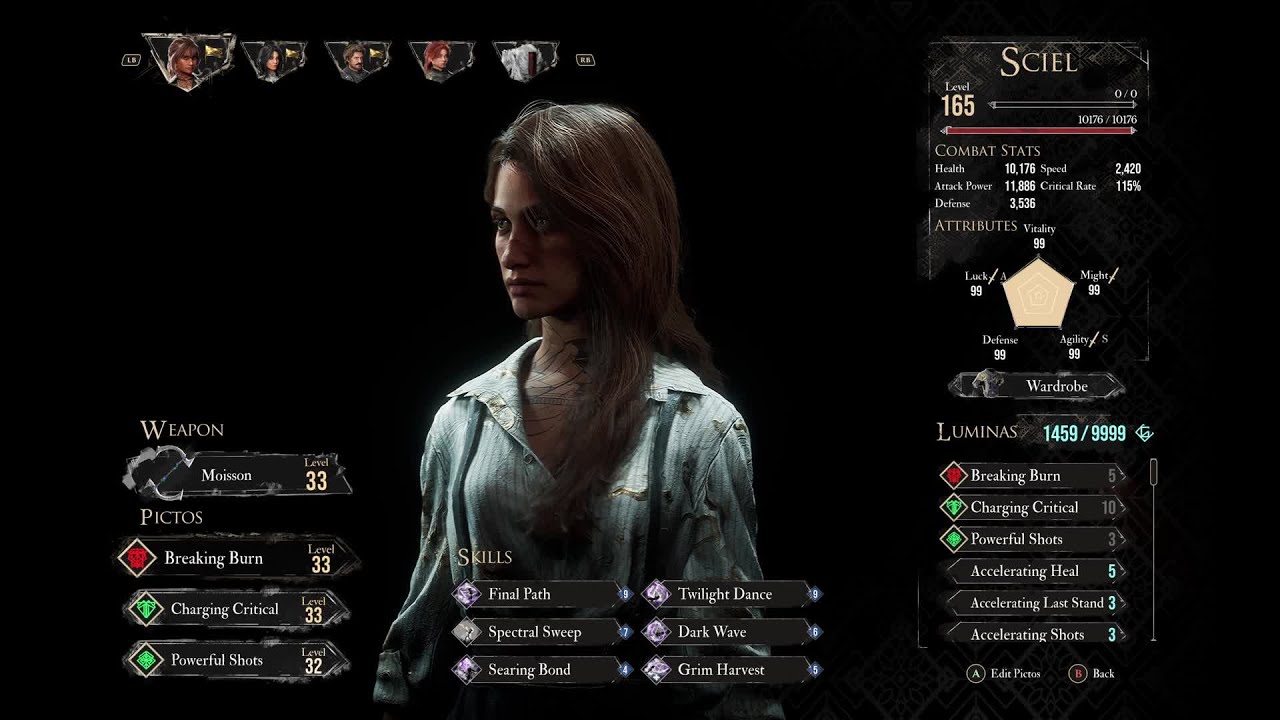The width and height of the screenshot is (1280, 720).
Task: Select Accelerating Heal in the Luminas list
Action: coord(1033,571)
